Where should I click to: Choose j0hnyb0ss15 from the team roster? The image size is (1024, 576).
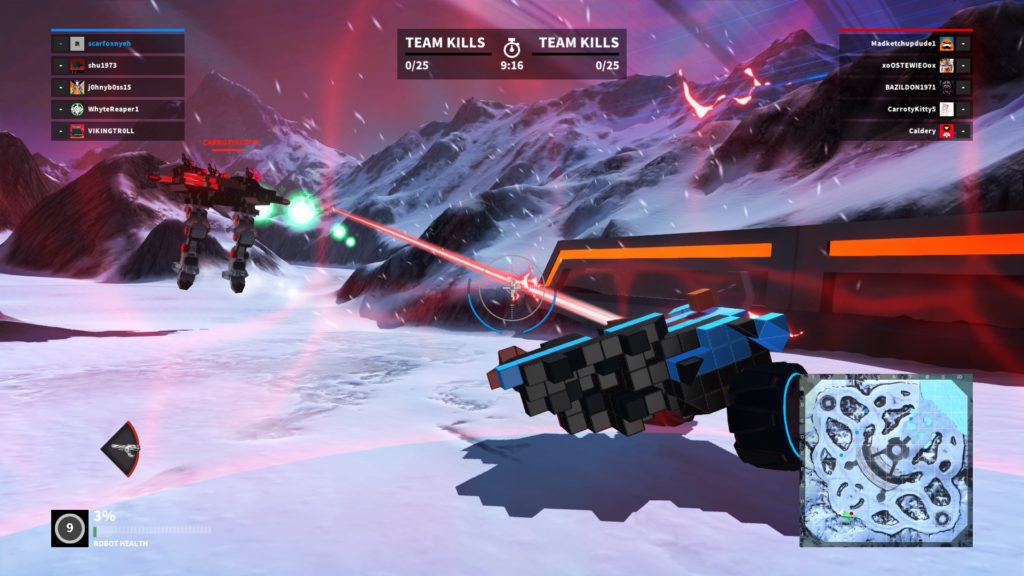click(x=118, y=87)
